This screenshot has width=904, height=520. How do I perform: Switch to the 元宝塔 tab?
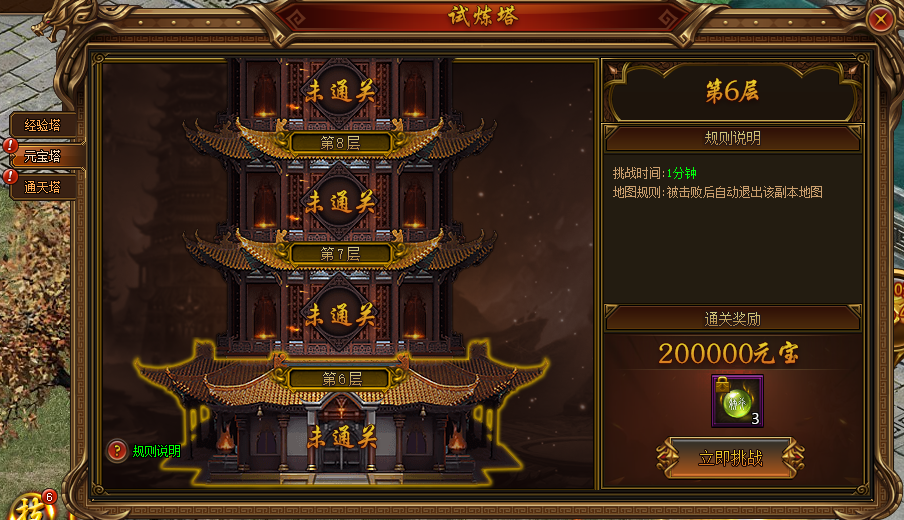click(x=43, y=156)
